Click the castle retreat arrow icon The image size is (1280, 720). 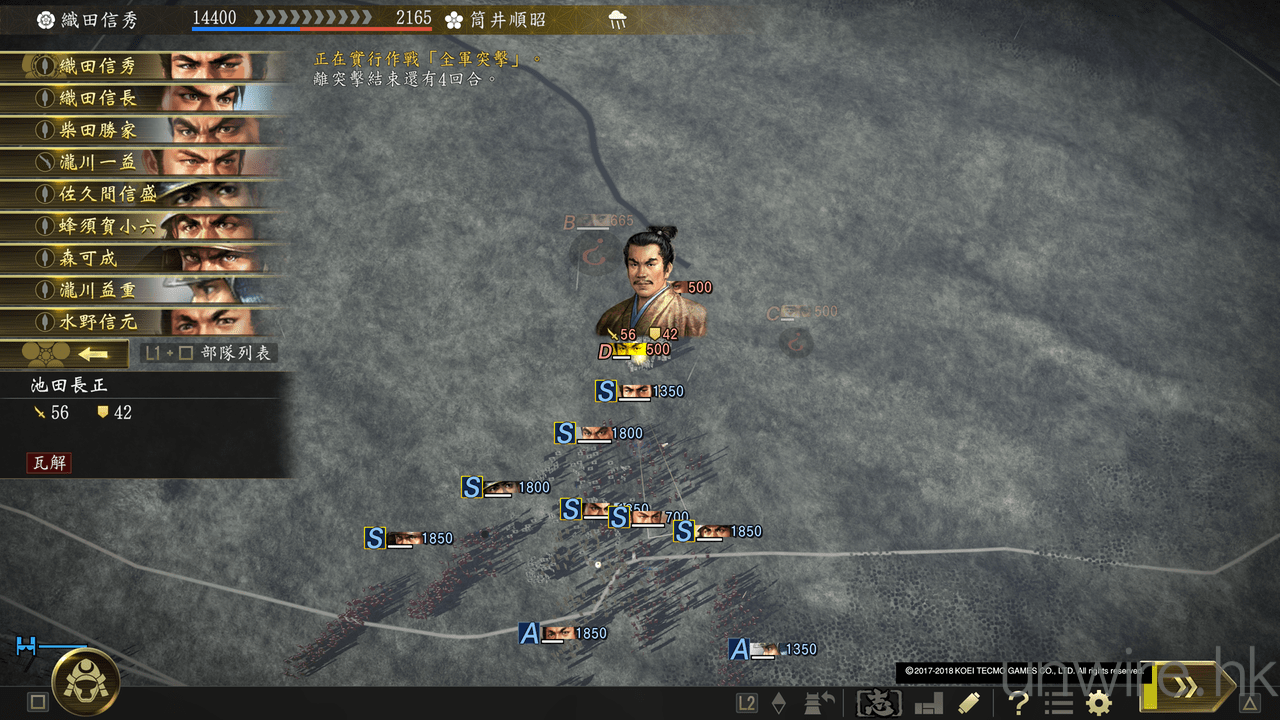click(820, 703)
